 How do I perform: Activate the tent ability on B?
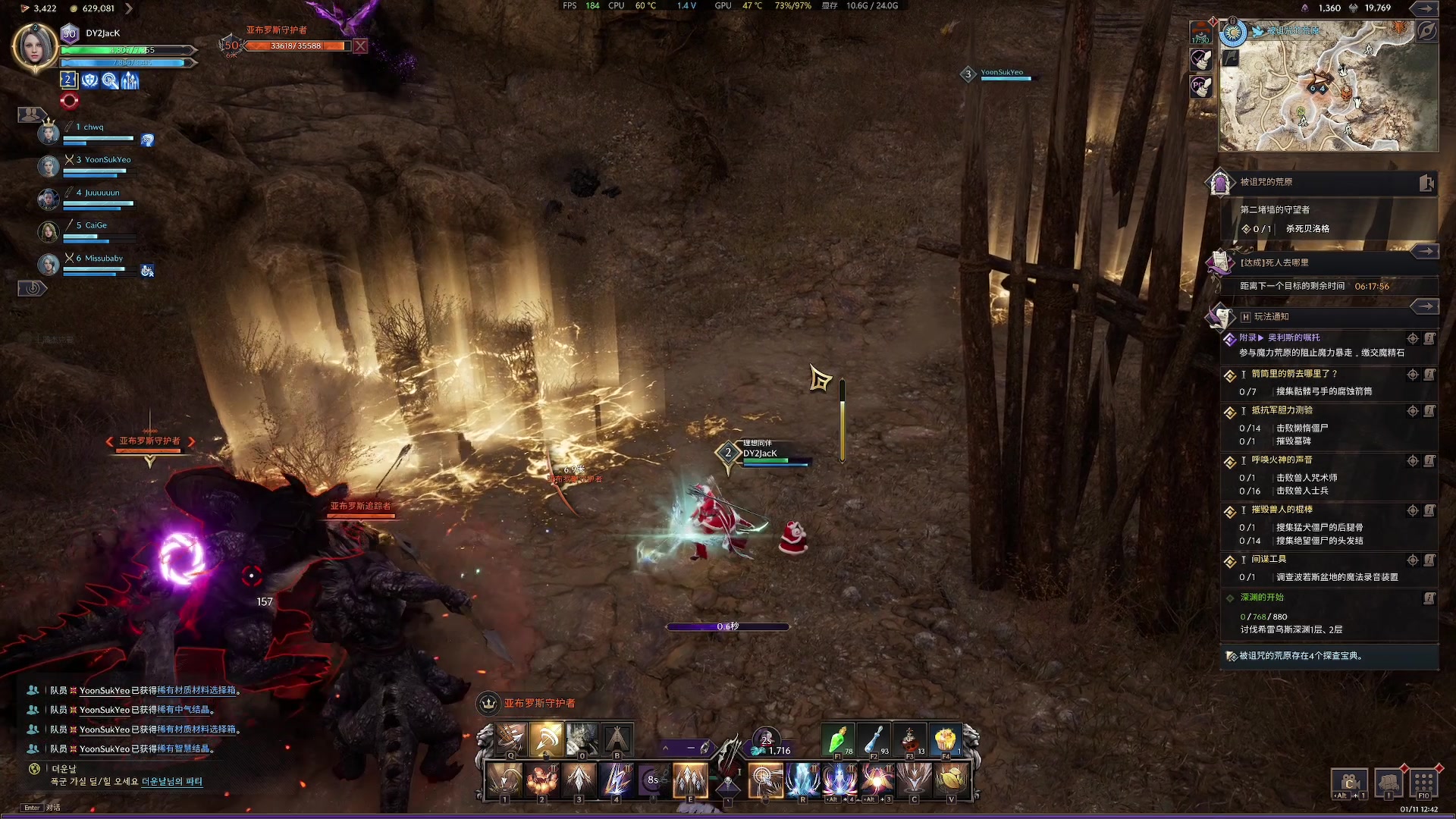[617, 739]
